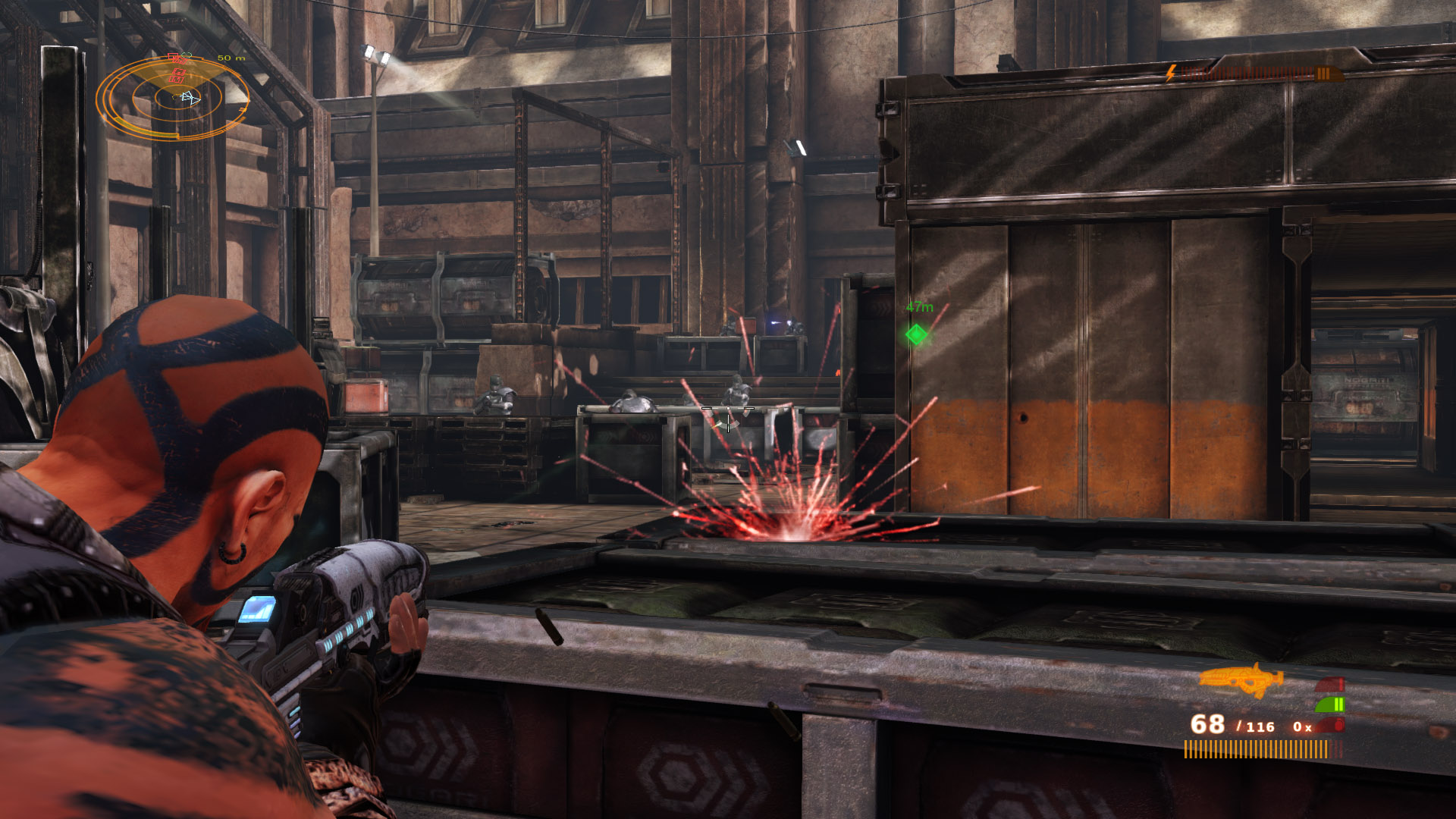Click the lightning bolt energy icon
This screenshot has width=1456, height=819.
pos(1172,74)
